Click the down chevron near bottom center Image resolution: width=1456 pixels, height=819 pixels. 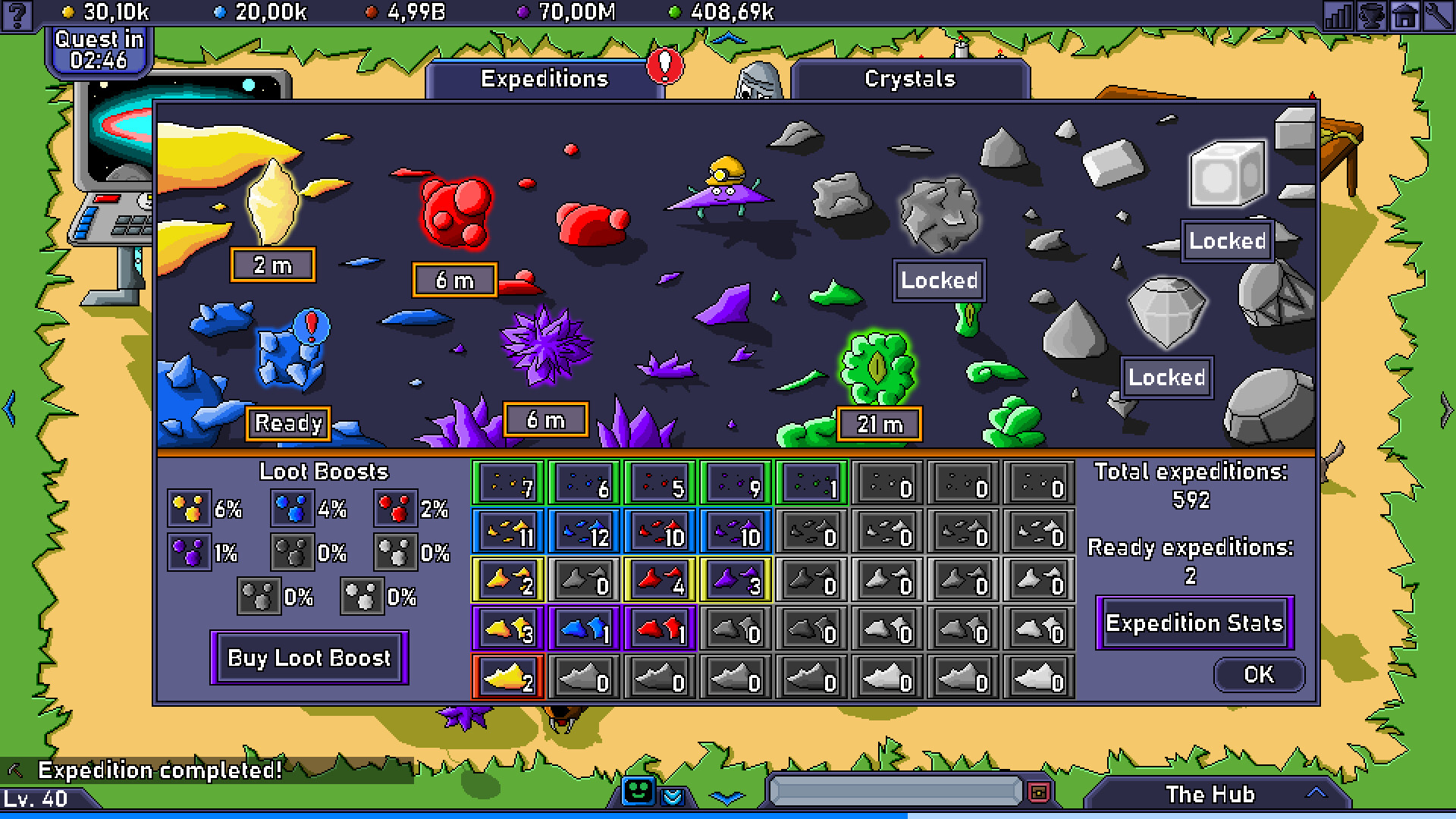click(x=728, y=796)
